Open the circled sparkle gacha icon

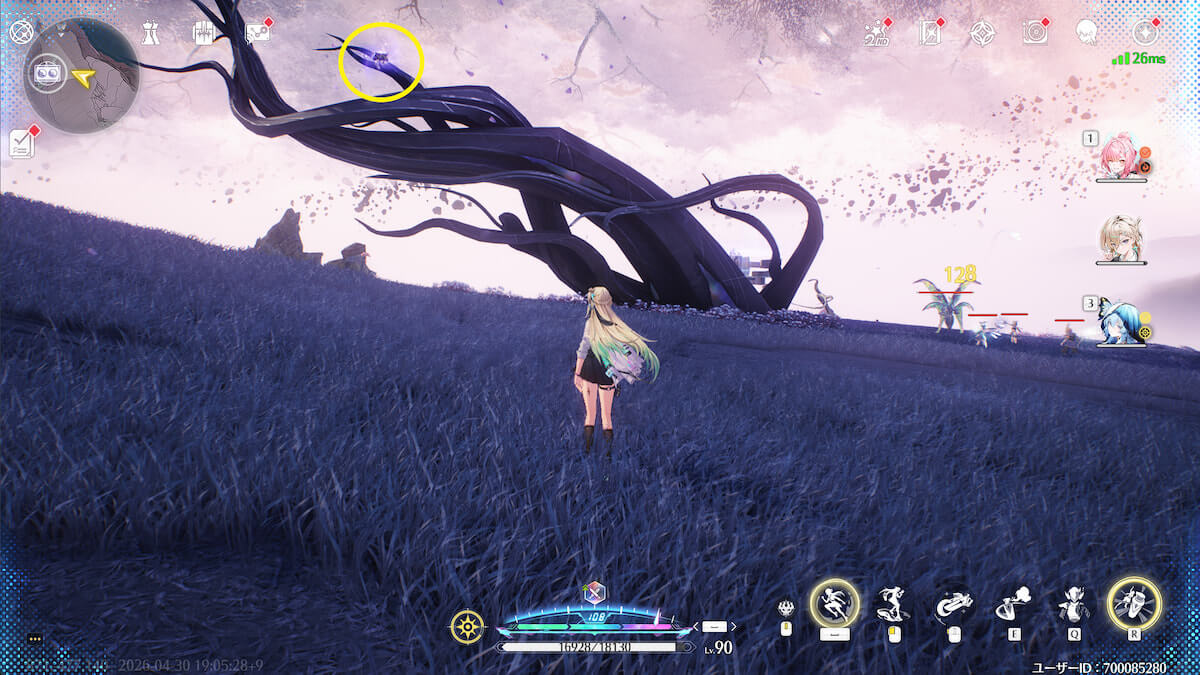tap(1143, 33)
